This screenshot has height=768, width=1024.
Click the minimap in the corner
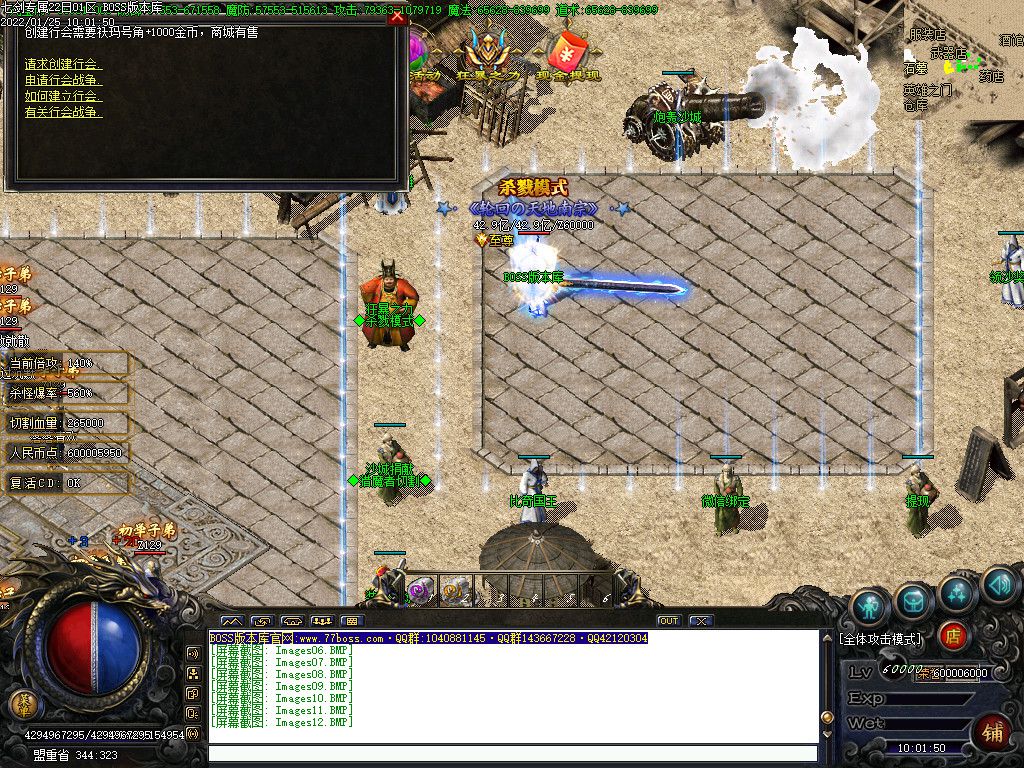[963, 62]
